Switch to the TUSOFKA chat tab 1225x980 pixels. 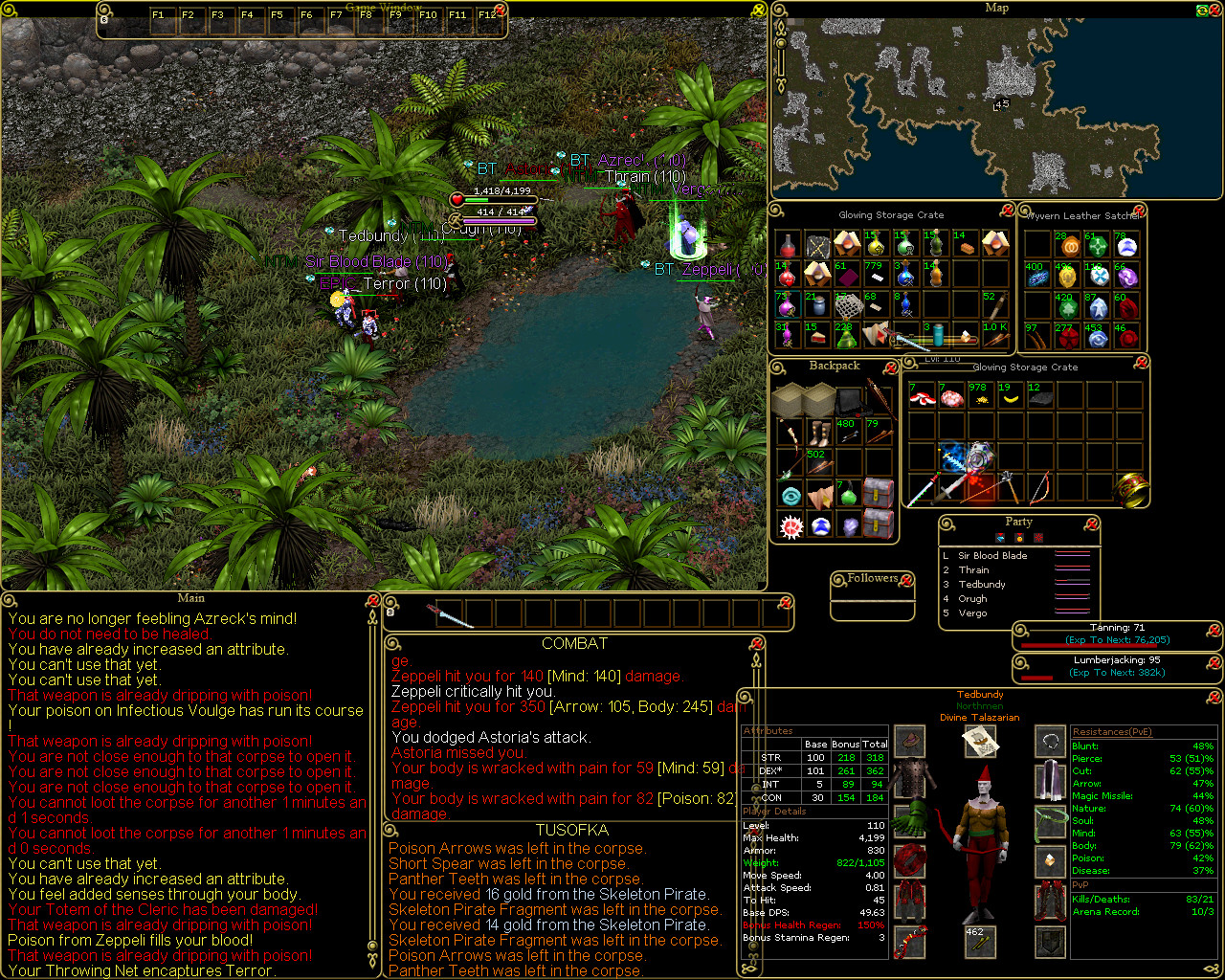pyautogui.click(x=572, y=831)
